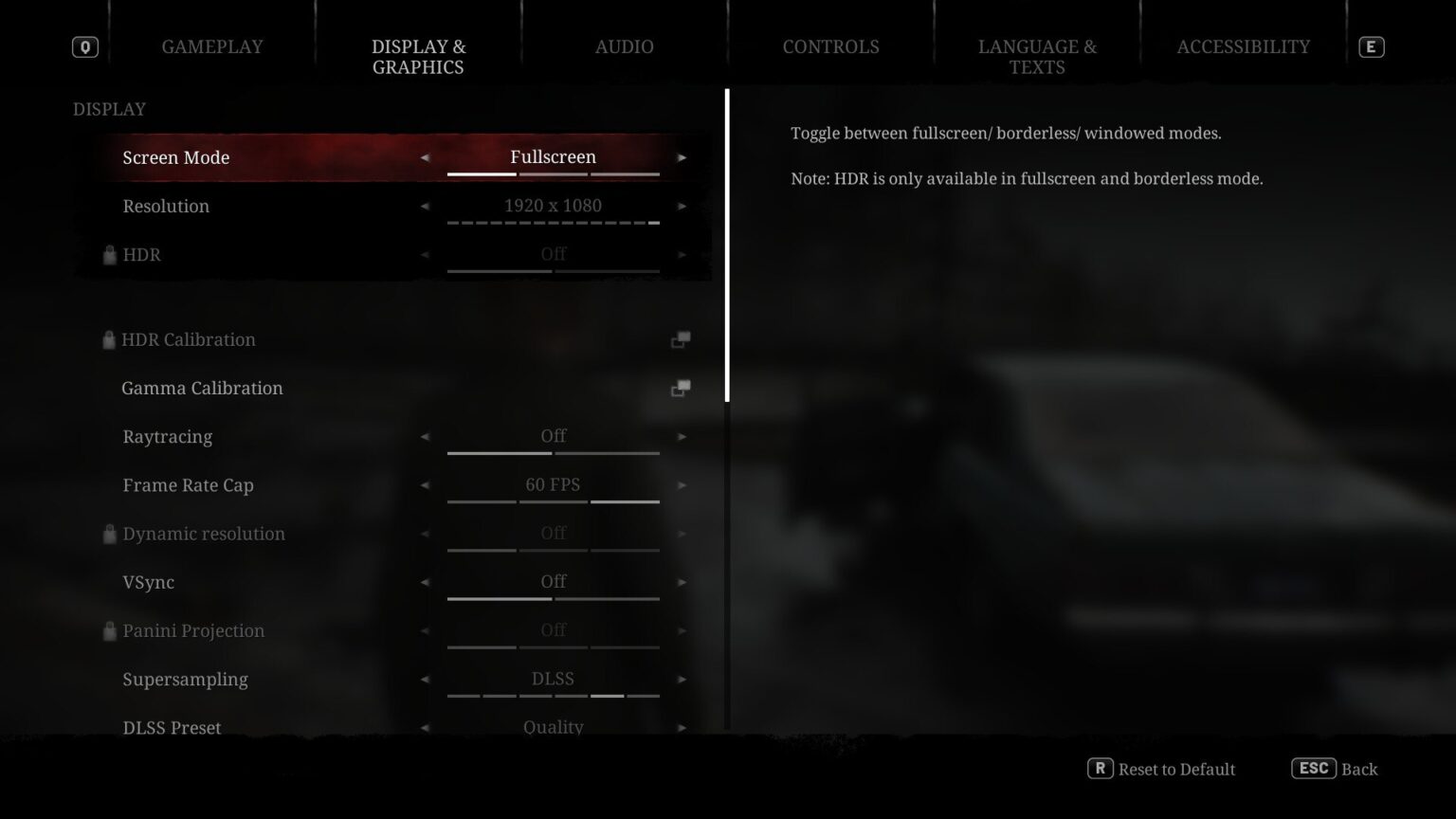Lower Frame Rate Cap with left arrow

[x=425, y=485]
